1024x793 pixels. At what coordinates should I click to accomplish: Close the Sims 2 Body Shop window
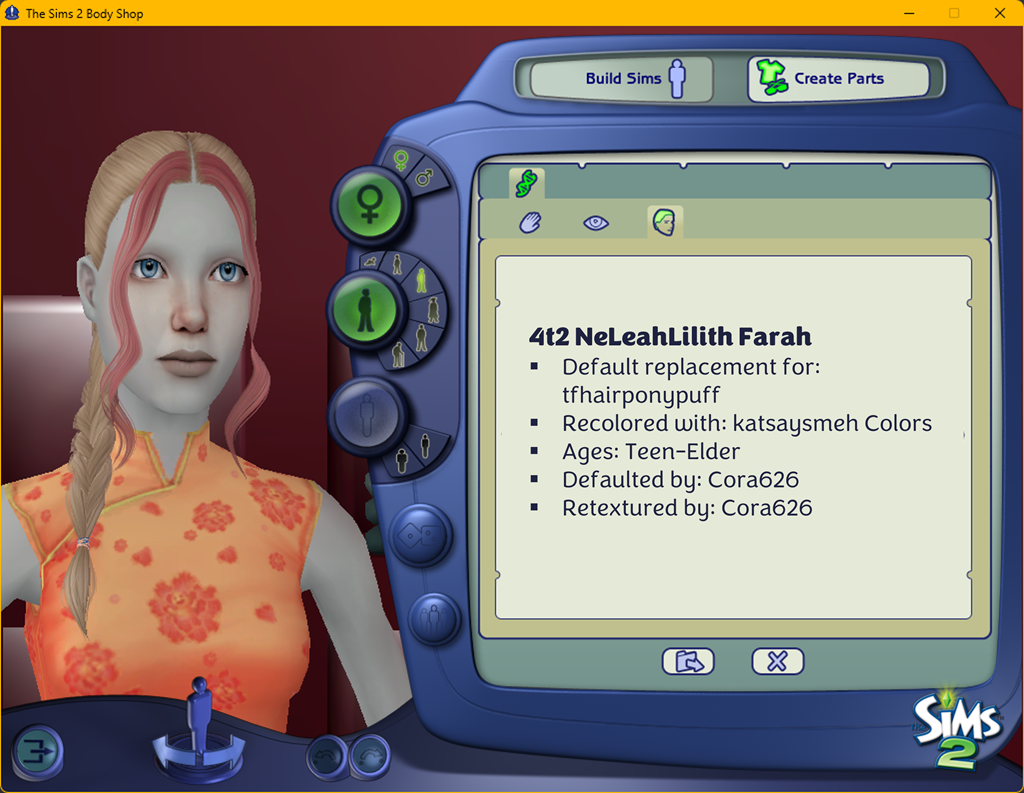(1000, 13)
